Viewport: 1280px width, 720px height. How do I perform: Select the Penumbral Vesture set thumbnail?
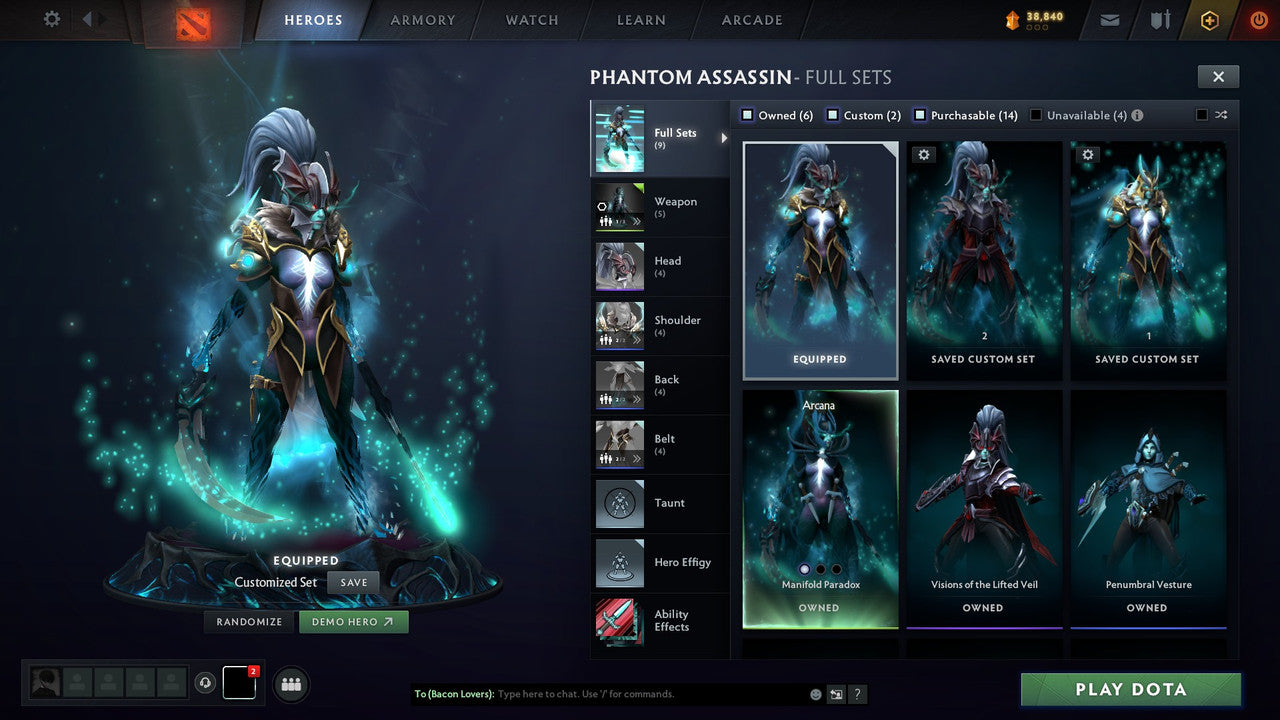pyautogui.click(x=1148, y=500)
